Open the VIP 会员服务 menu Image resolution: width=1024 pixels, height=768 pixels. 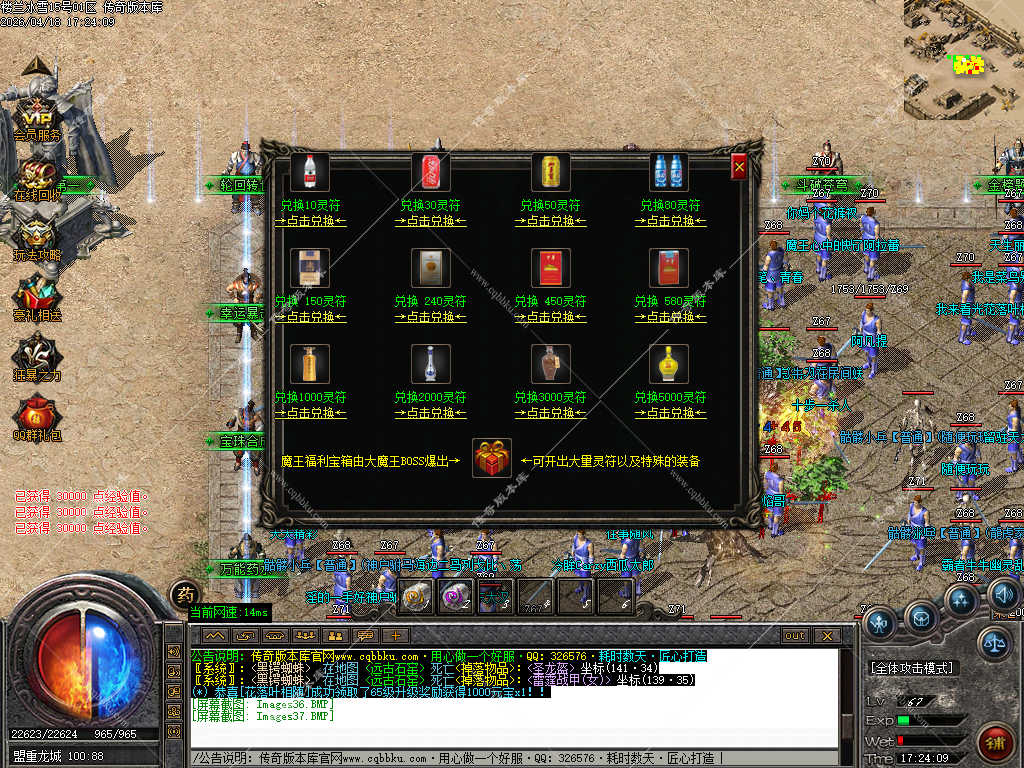(37, 120)
